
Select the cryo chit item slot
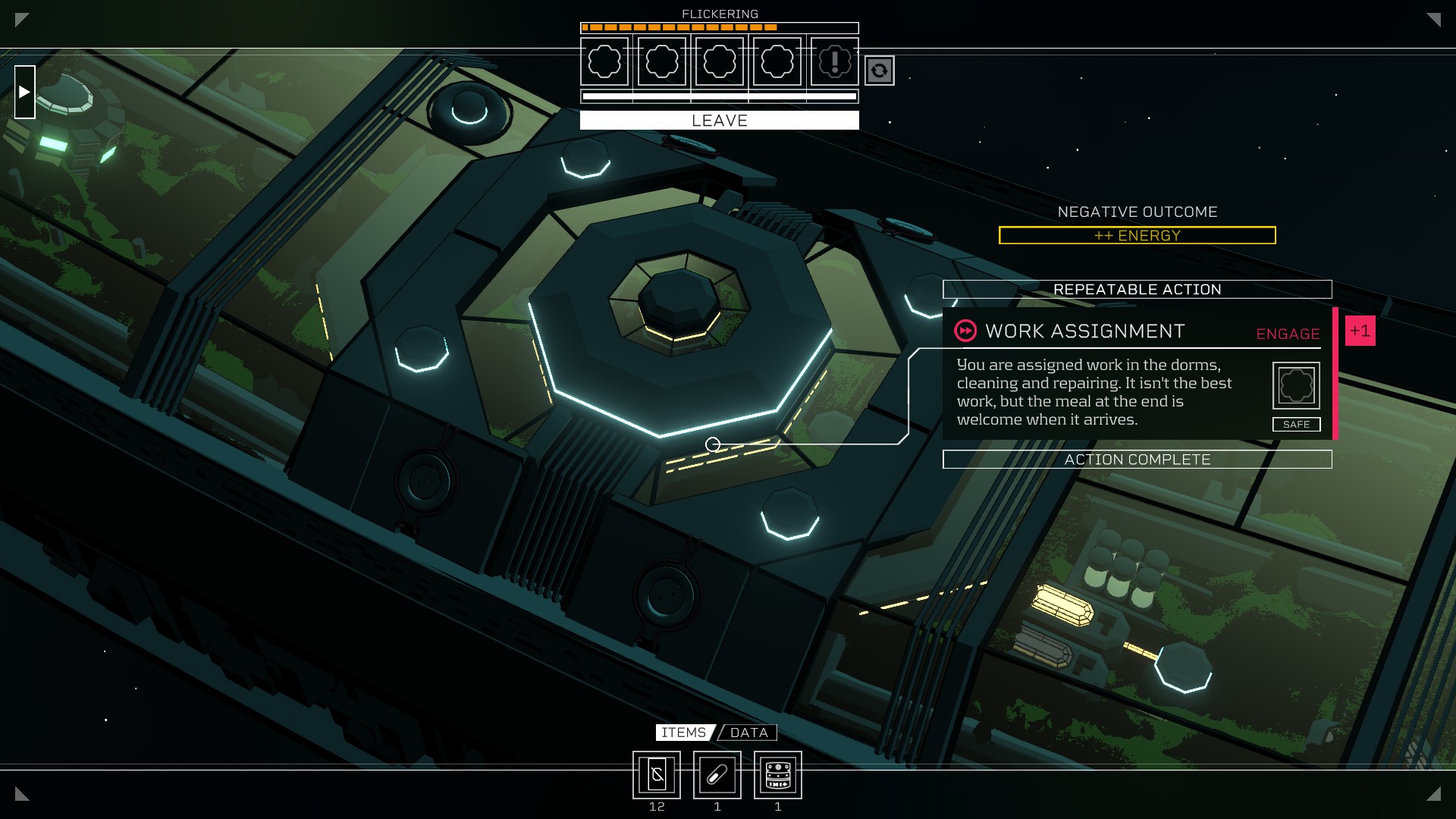coord(657,775)
